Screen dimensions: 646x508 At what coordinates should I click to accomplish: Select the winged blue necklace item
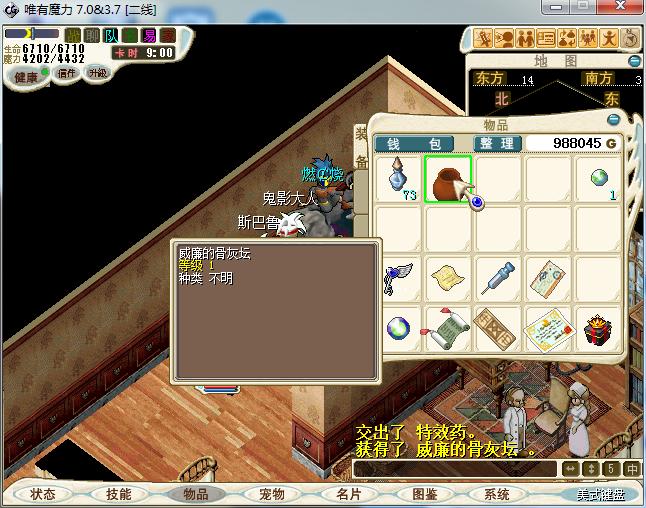tap(397, 277)
